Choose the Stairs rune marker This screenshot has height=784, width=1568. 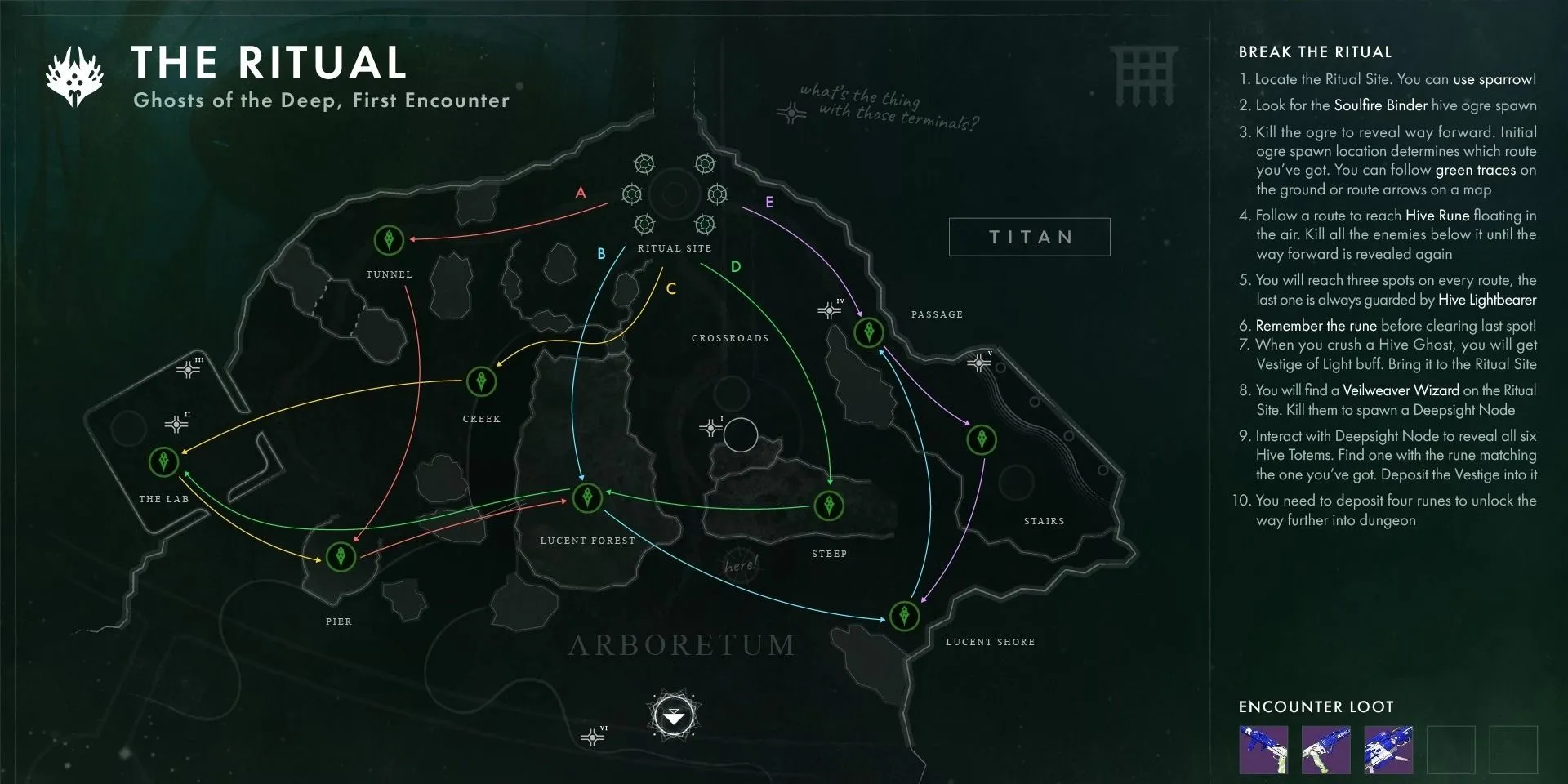pyautogui.click(x=982, y=440)
